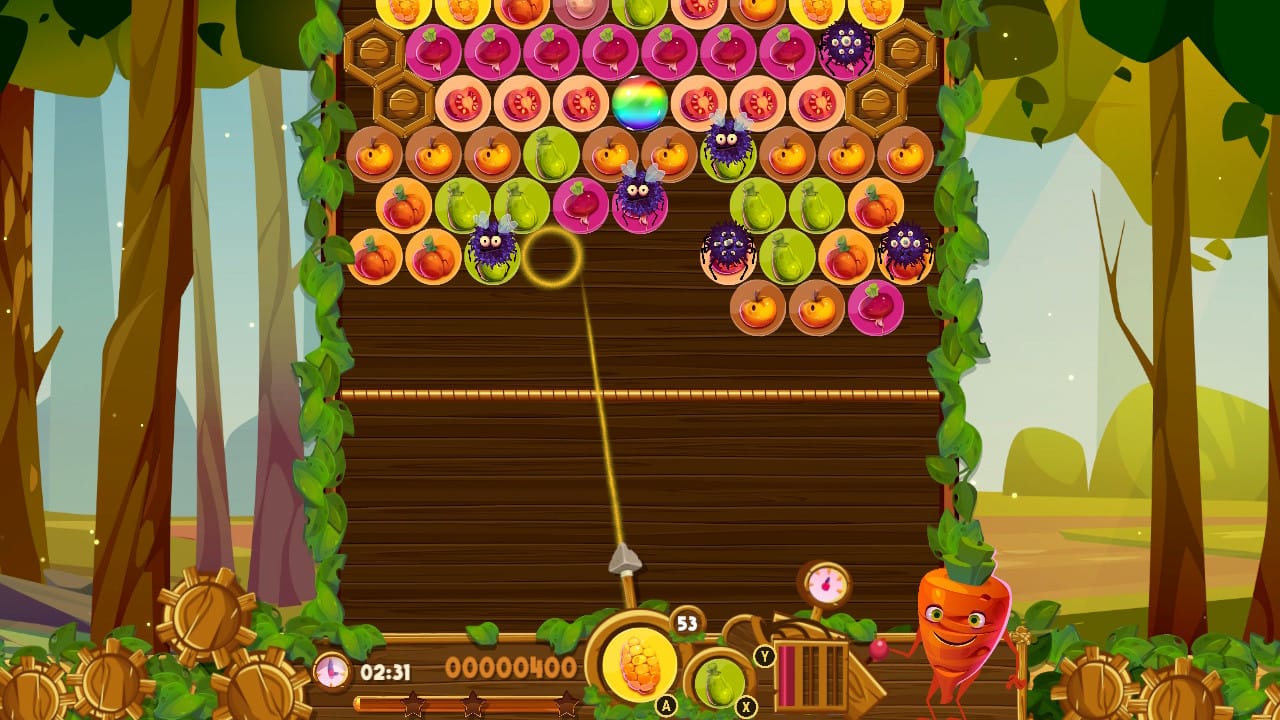The height and width of the screenshot is (720, 1280).
Task: Click the third star on progress bar
Action: click(x=567, y=705)
